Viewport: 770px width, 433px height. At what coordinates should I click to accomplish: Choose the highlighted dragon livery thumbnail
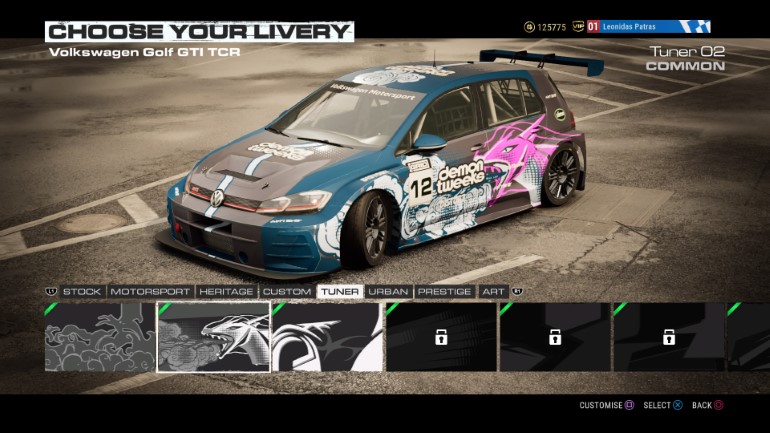click(213, 337)
